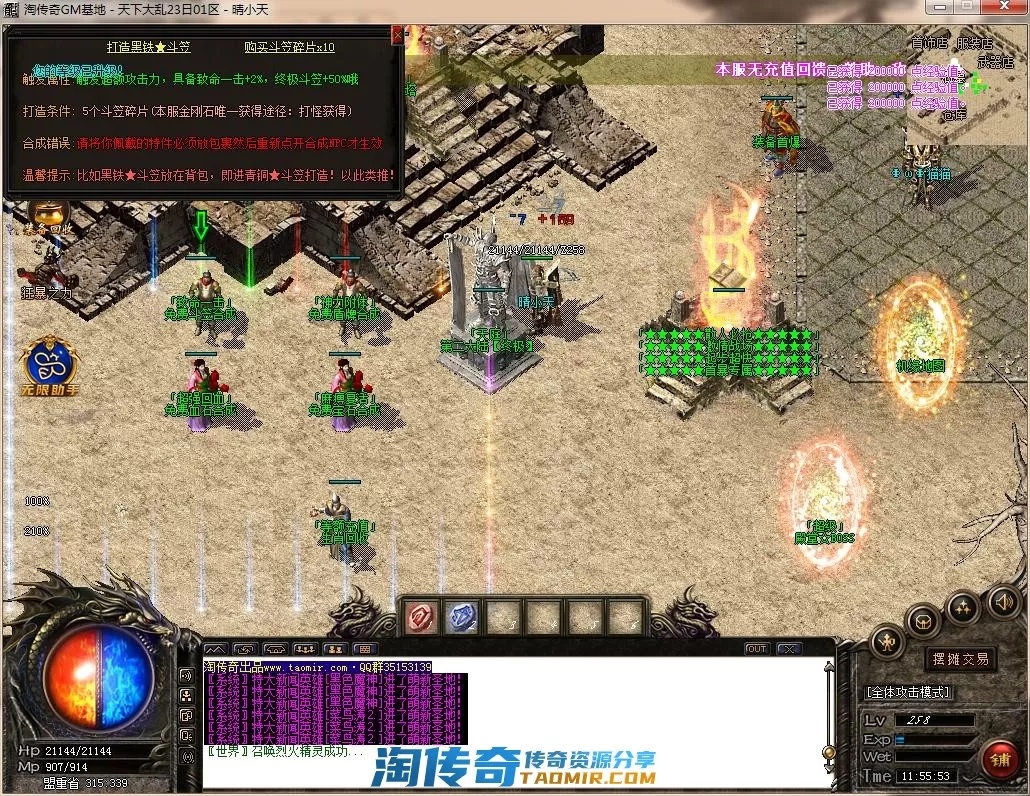
Task: Minimize the game window
Action: coord(938,8)
